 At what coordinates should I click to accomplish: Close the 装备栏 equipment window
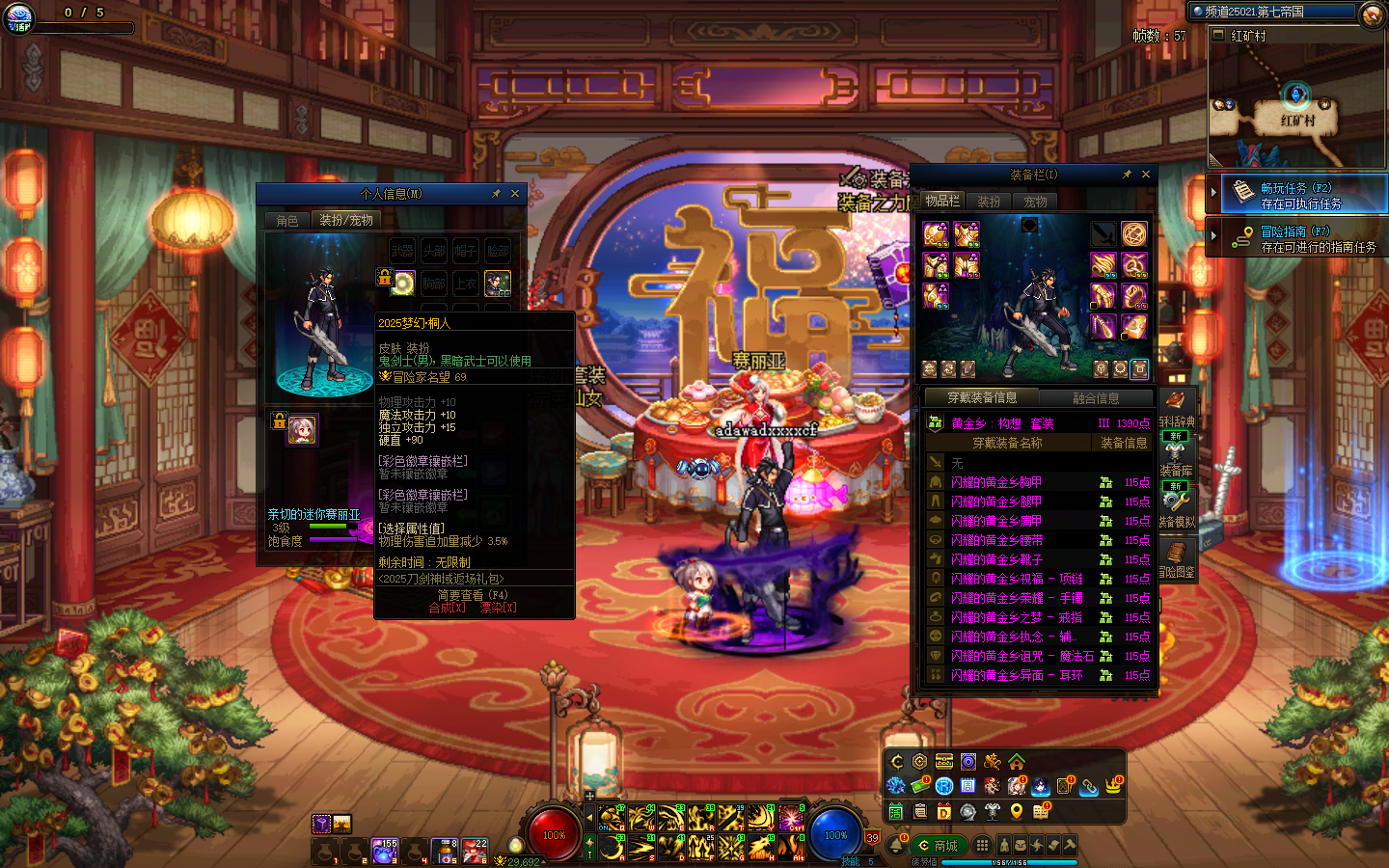[1146, 175]
